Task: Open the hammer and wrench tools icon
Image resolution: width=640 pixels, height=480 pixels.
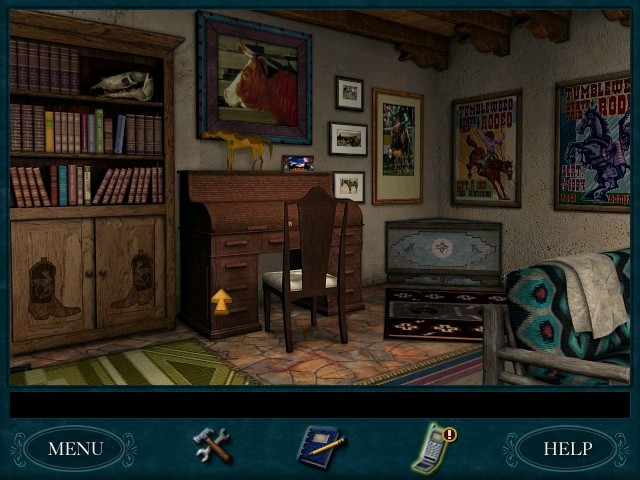Action: [212, 445]
